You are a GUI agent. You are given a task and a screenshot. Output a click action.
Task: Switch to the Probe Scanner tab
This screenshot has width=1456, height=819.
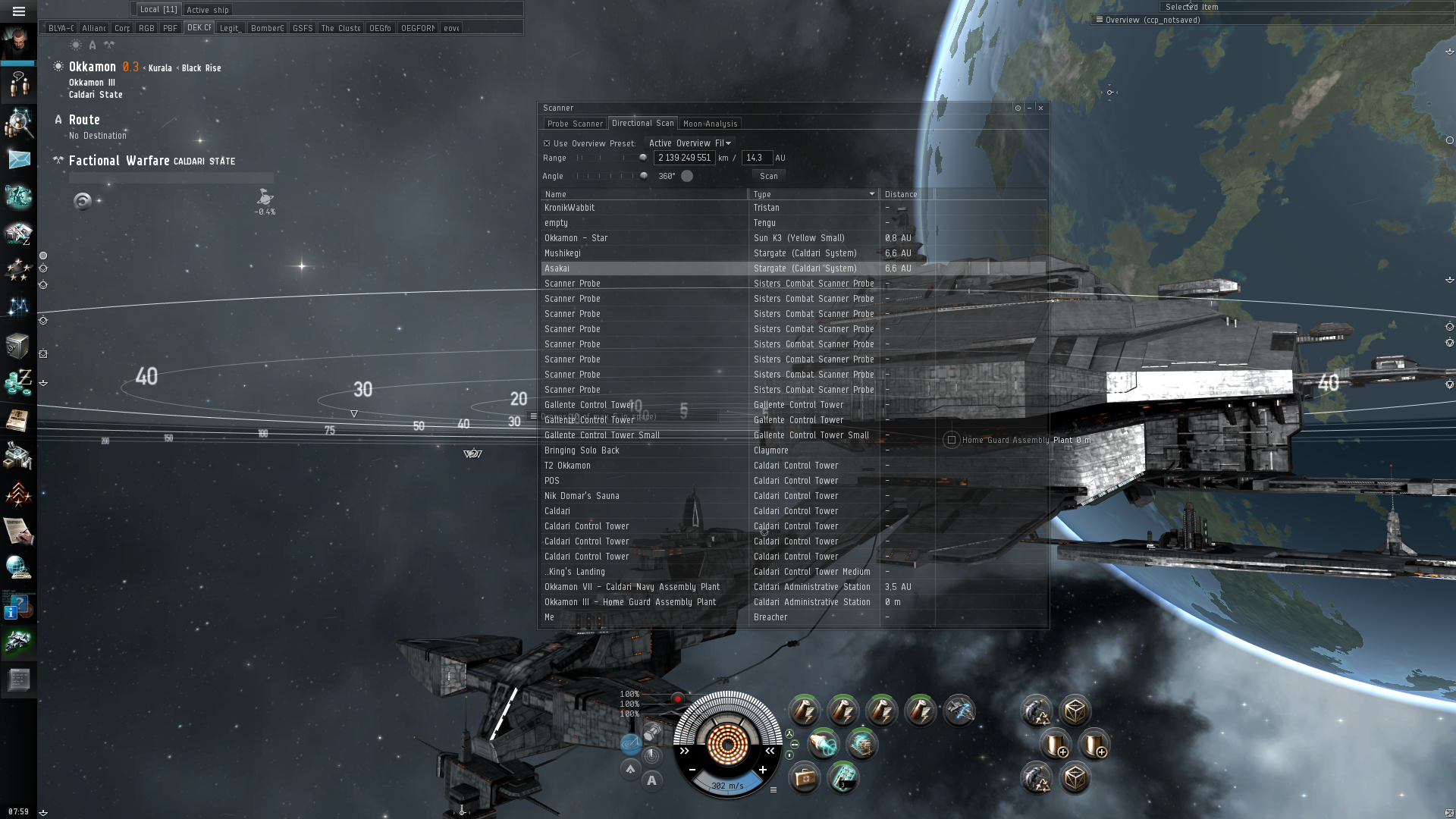click(x=575, y=124)
